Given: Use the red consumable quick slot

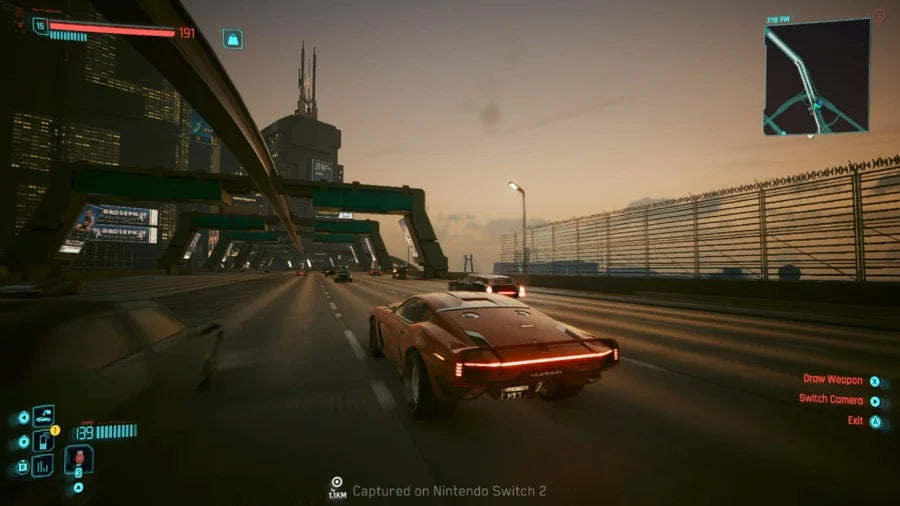Looking at the screenshot, I should [79, 459].
